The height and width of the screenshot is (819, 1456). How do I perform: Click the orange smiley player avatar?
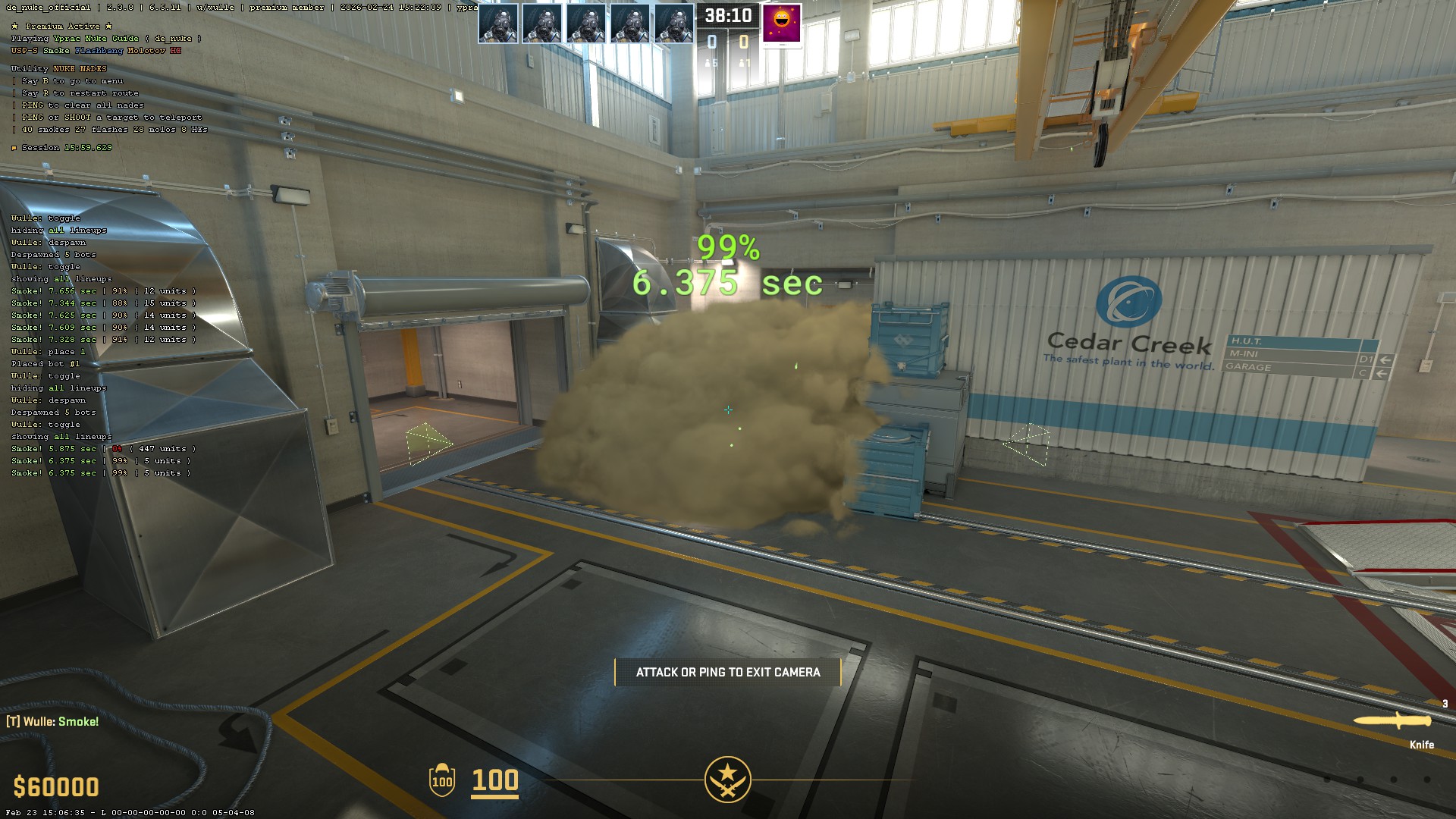782,24
